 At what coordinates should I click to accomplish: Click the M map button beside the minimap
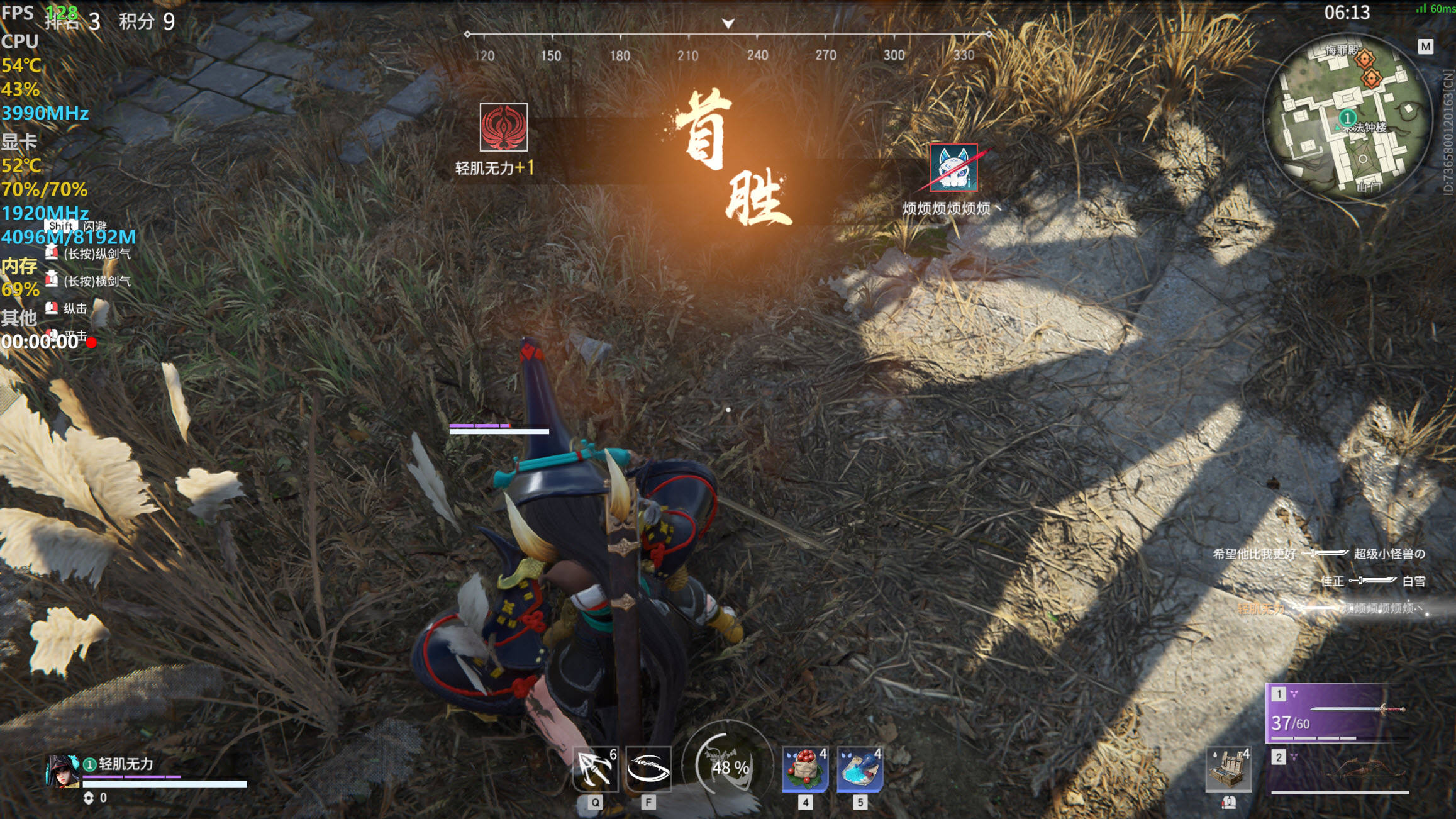pyautogui.click(x=1425, y=47)
